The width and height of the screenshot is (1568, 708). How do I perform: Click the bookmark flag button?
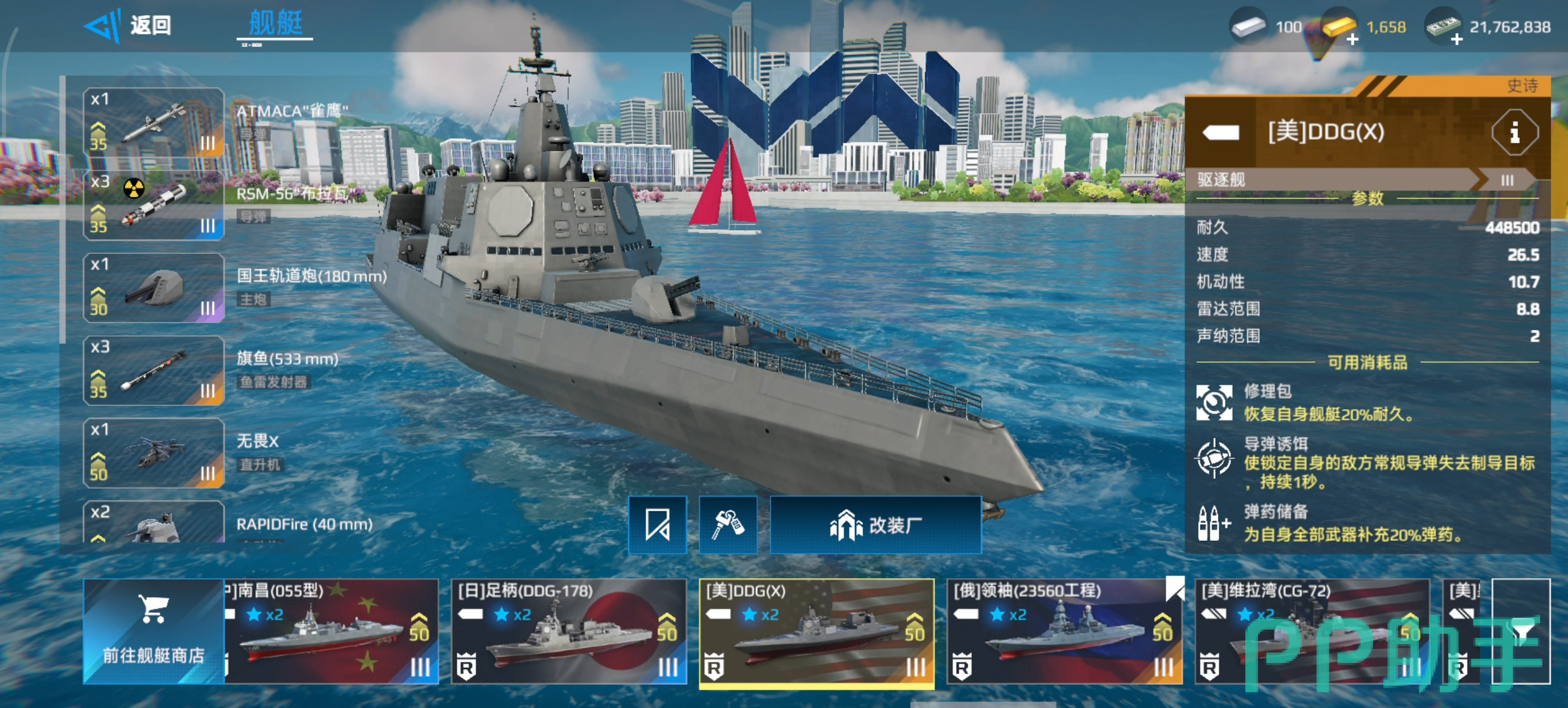[x=657, y=525]
